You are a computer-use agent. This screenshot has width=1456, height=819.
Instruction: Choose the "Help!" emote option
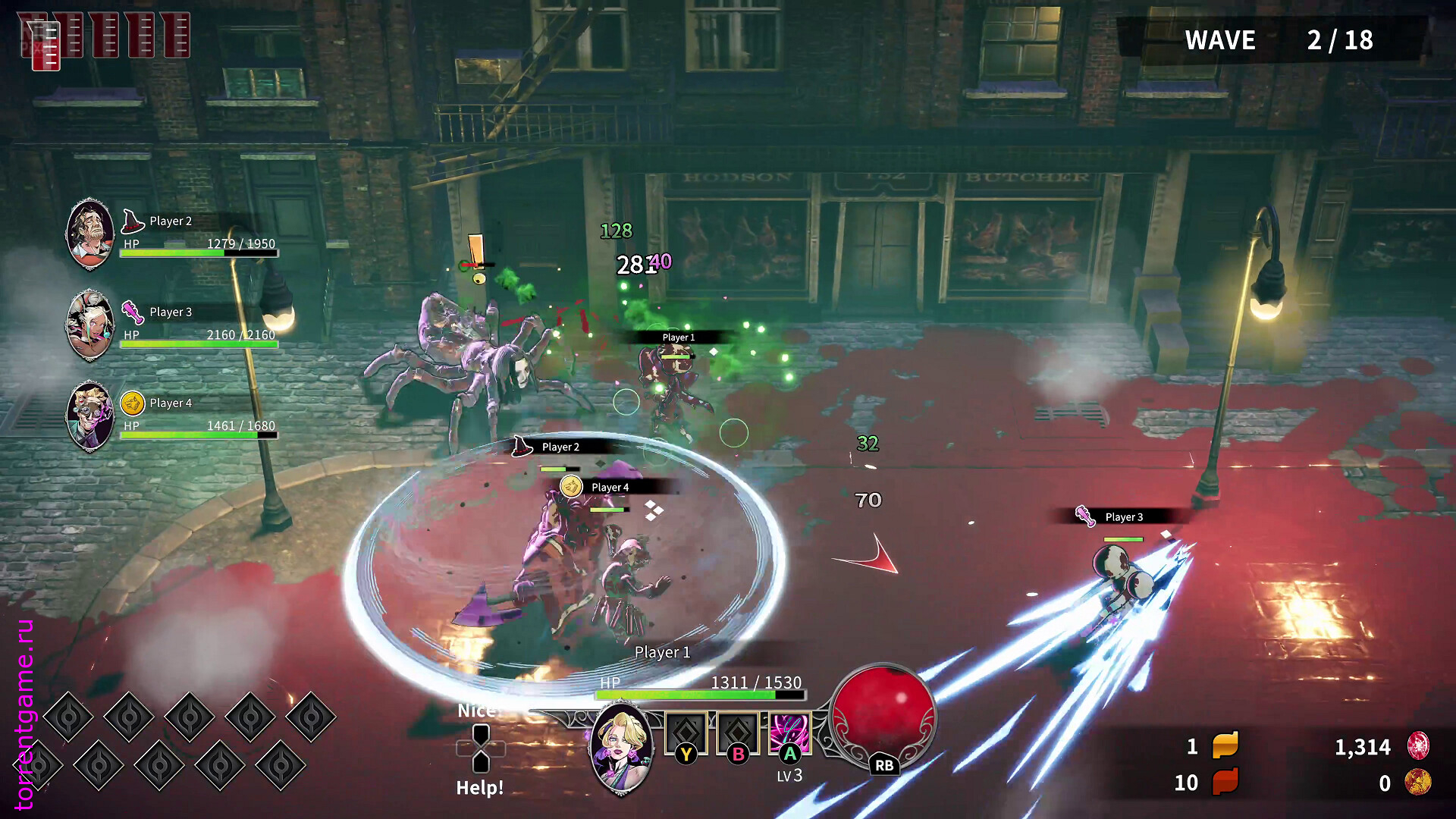click(479, 787)
